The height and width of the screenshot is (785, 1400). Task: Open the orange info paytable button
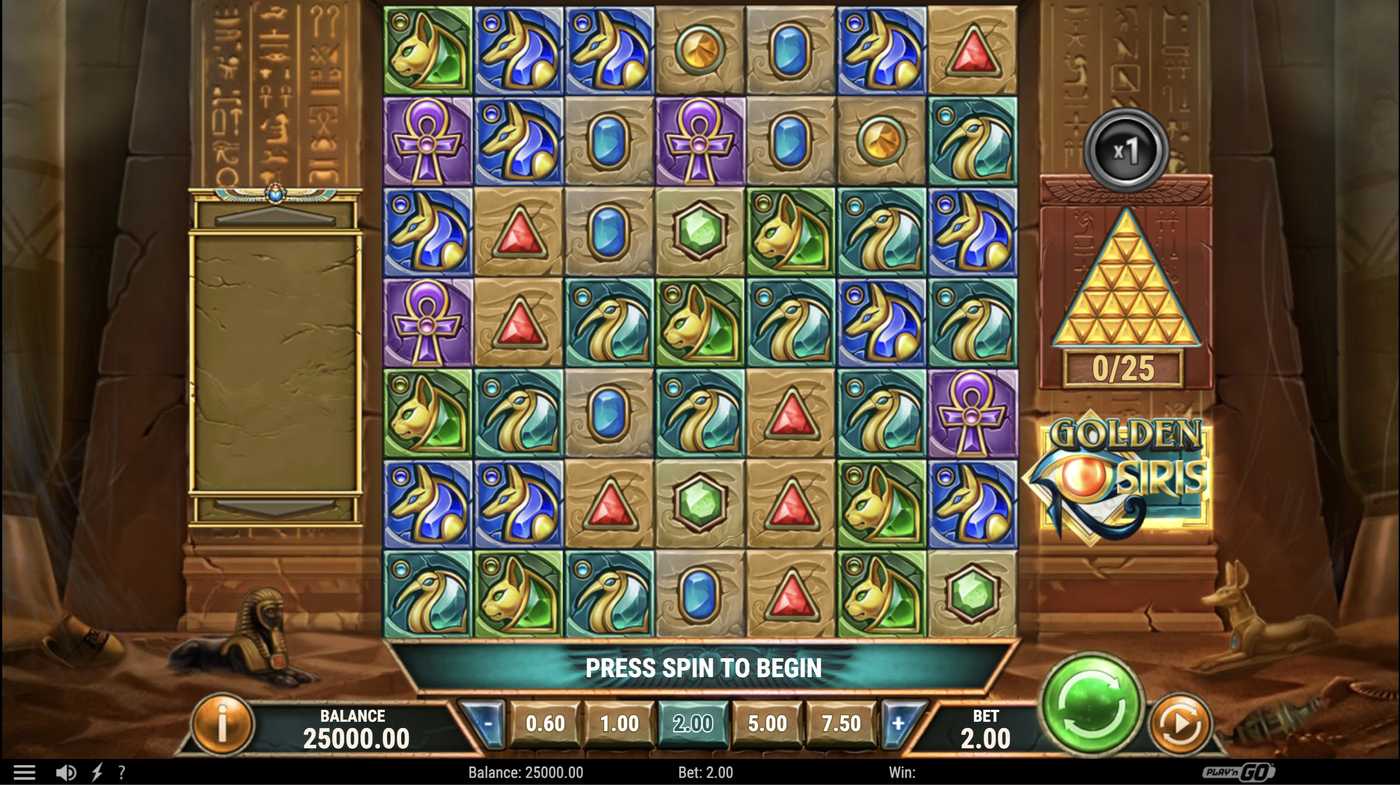222,724
